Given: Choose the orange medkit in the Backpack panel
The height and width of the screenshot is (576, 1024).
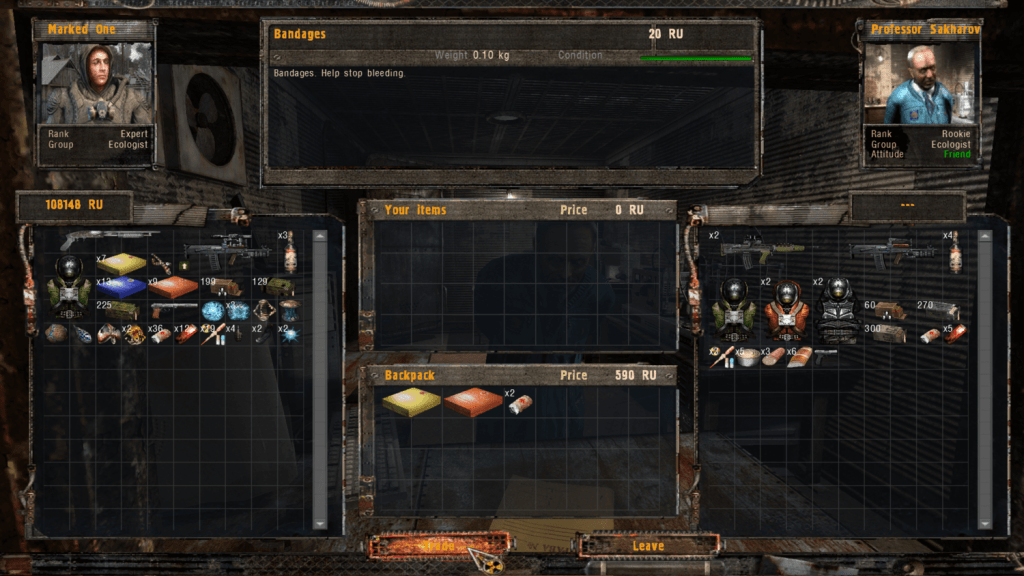Looking at the screenshot, I should [473, 401].
